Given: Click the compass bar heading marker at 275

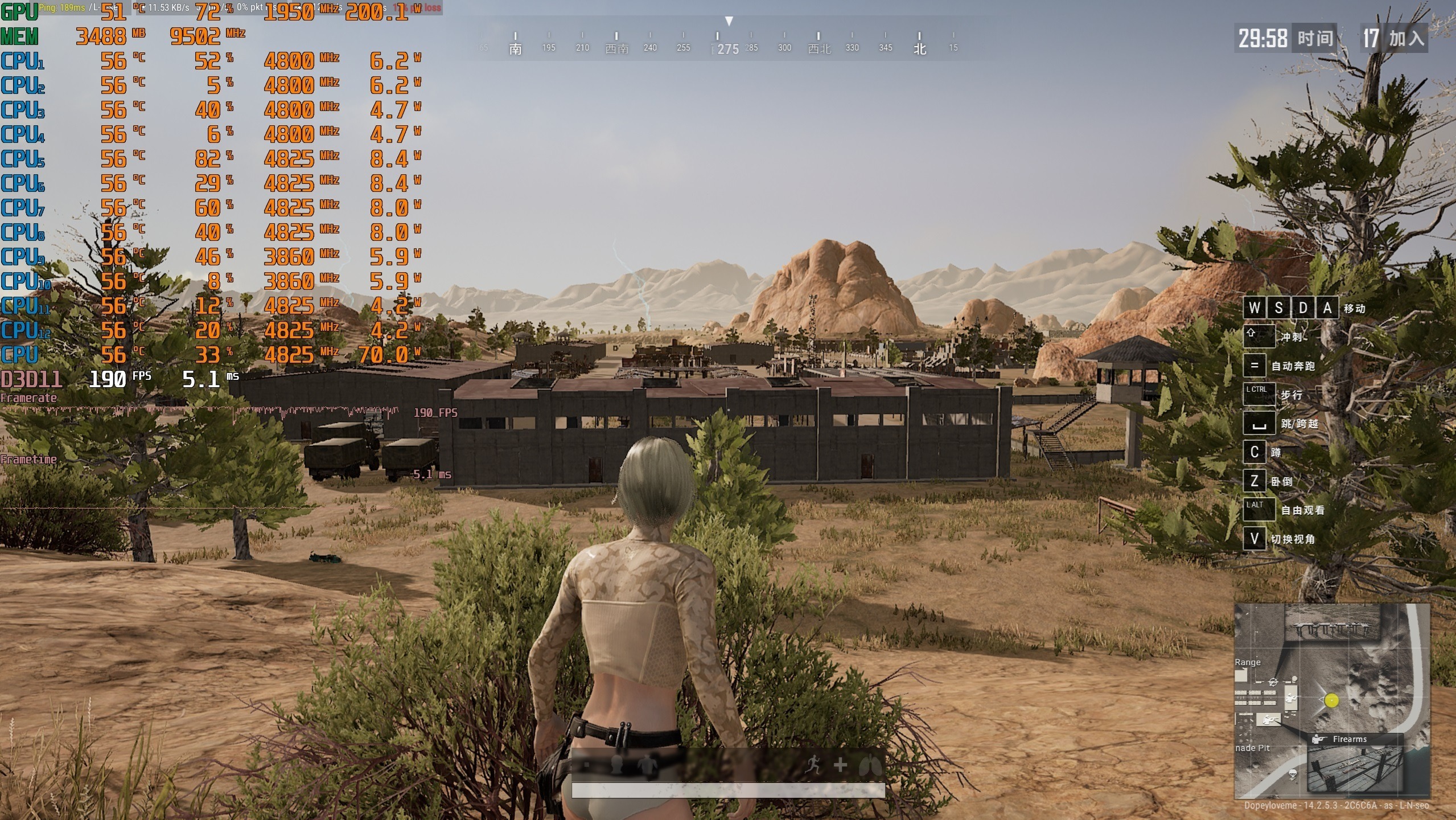Looking at the screenshot, I should pos(728,49).
